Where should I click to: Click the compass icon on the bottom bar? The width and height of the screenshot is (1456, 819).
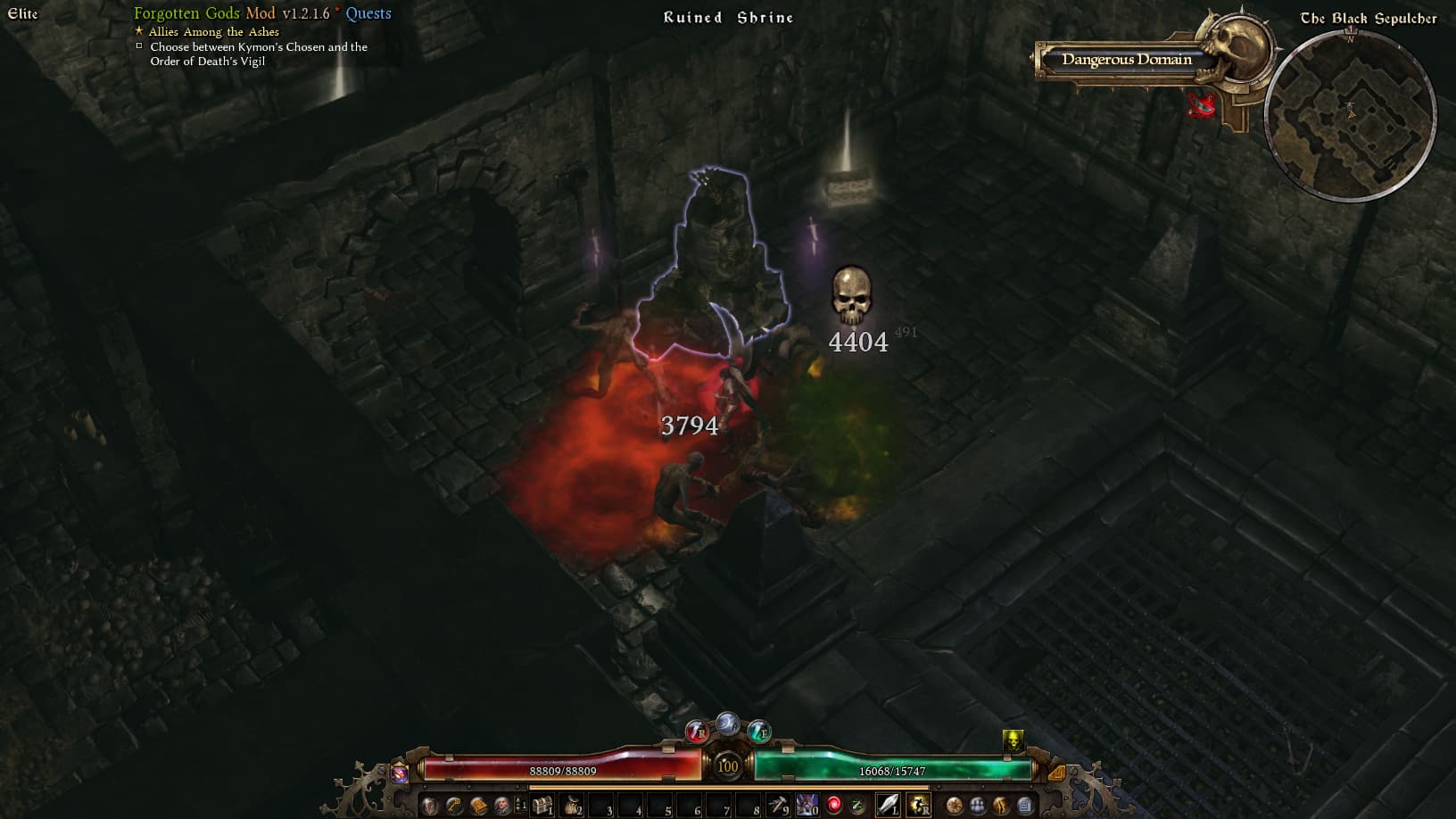955,806
